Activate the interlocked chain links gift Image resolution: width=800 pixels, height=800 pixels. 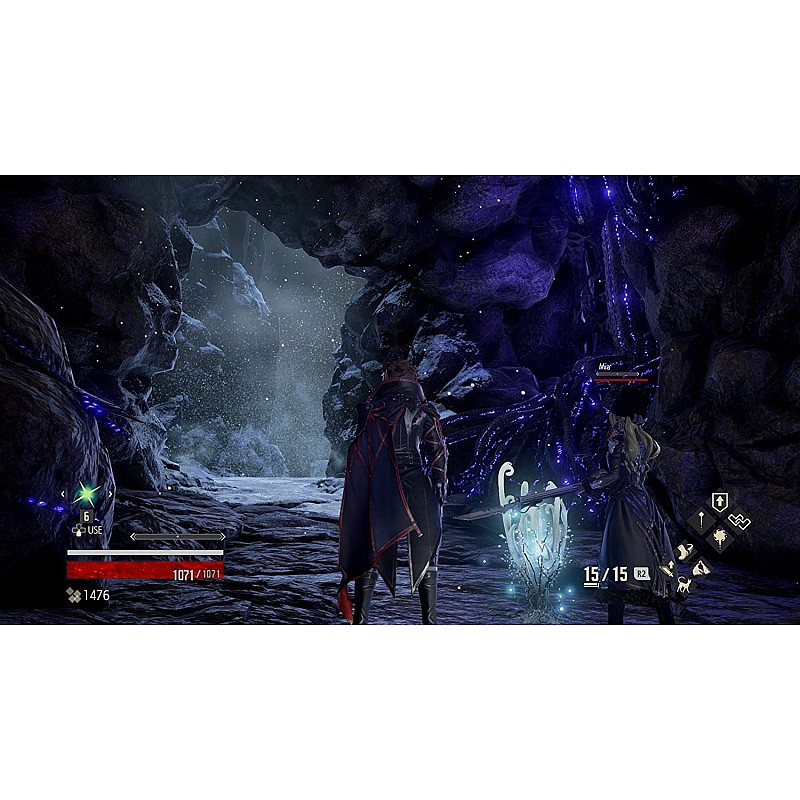tap(740, 521)
